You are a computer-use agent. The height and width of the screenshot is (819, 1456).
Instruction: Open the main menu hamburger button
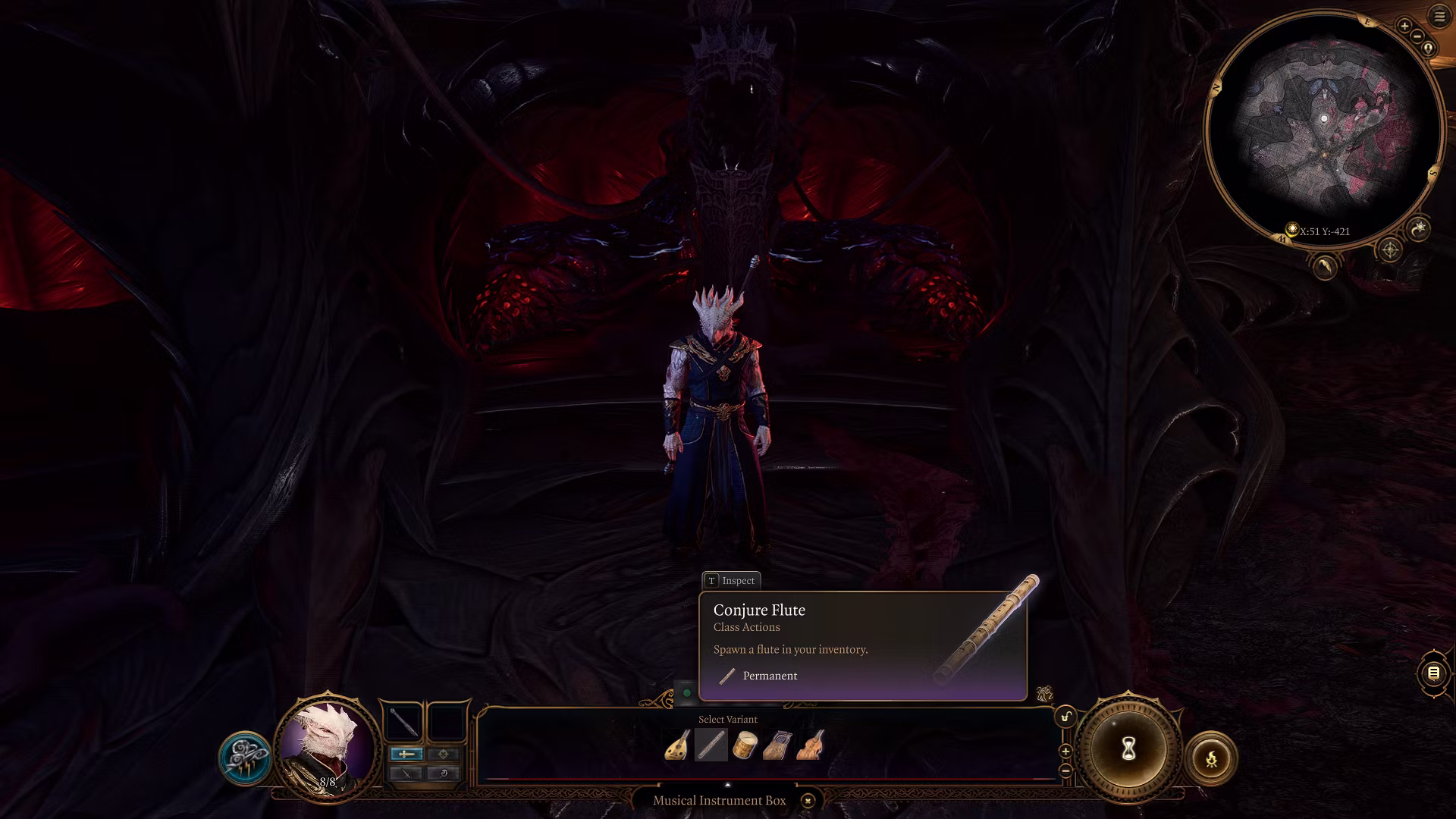(1439, 16)
